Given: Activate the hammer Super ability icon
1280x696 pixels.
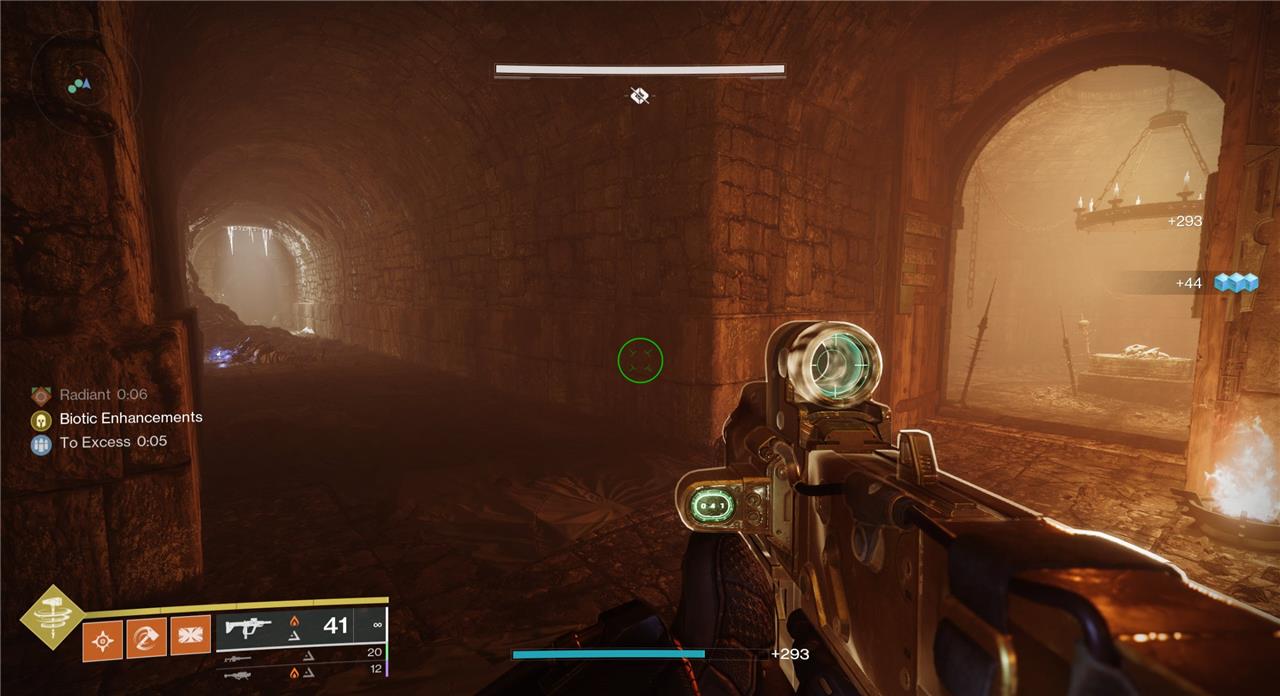Looking at the screenshot, I should [53, 615].
